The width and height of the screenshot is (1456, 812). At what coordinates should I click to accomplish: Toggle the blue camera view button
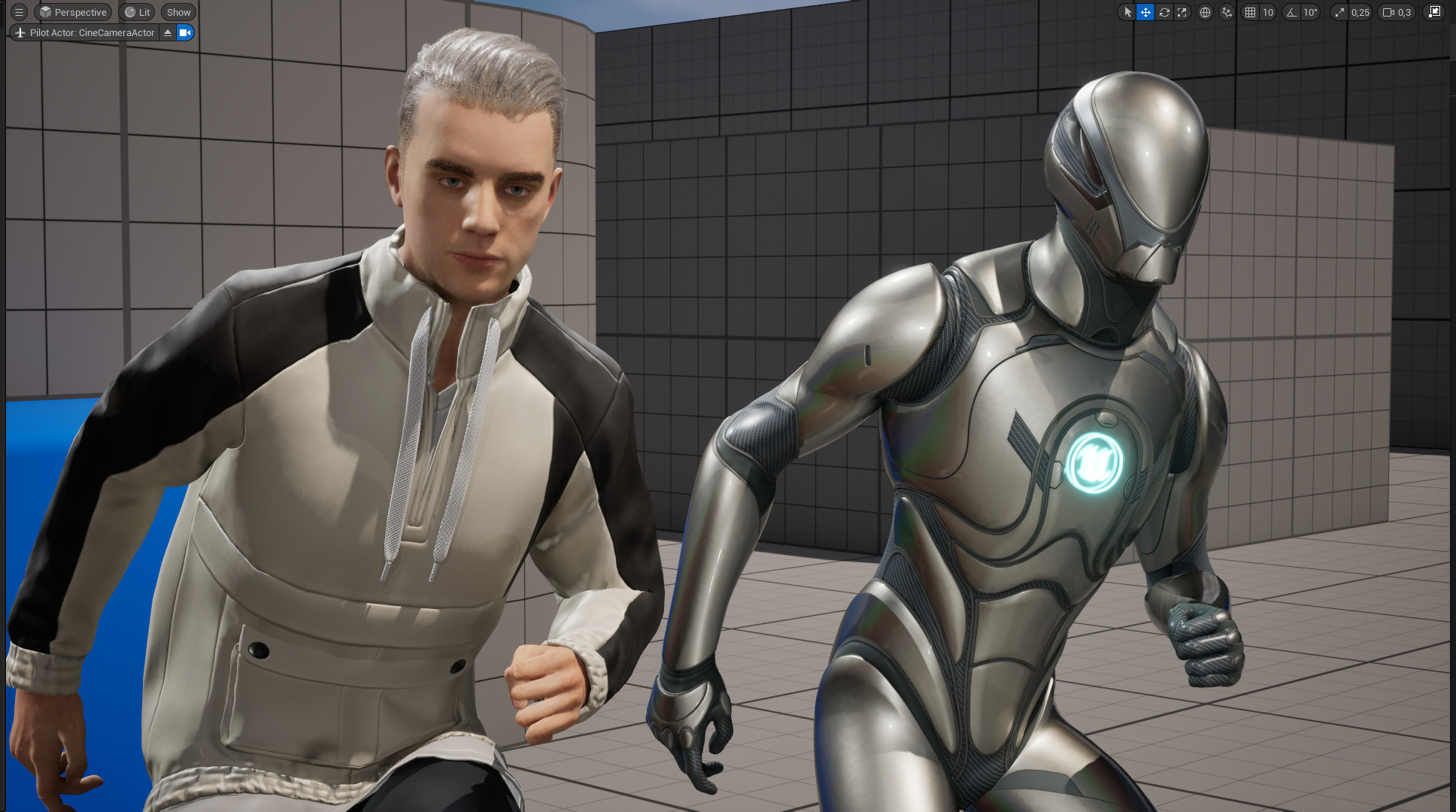[x=185, y=32]
